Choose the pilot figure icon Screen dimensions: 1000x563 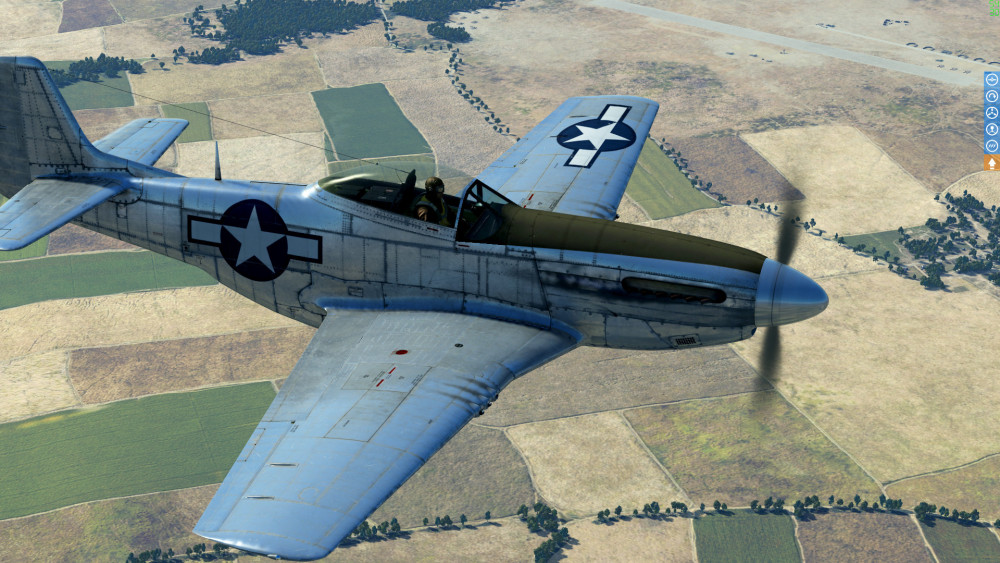click(x=992, y=129)
